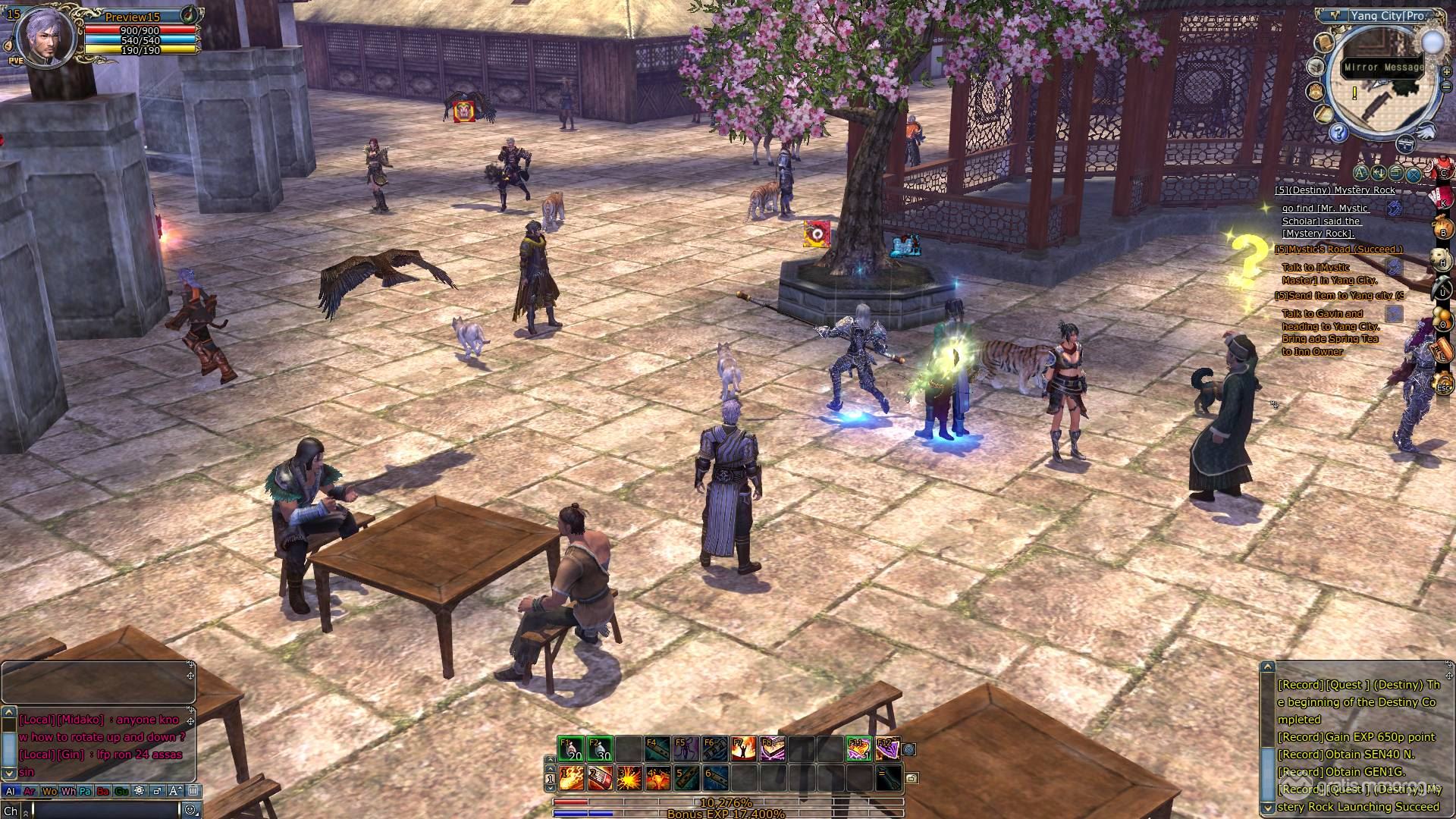1456x819 pixels.
Task: Switch chat to the Pa channel tab
Action: click(x=85, y=791)
